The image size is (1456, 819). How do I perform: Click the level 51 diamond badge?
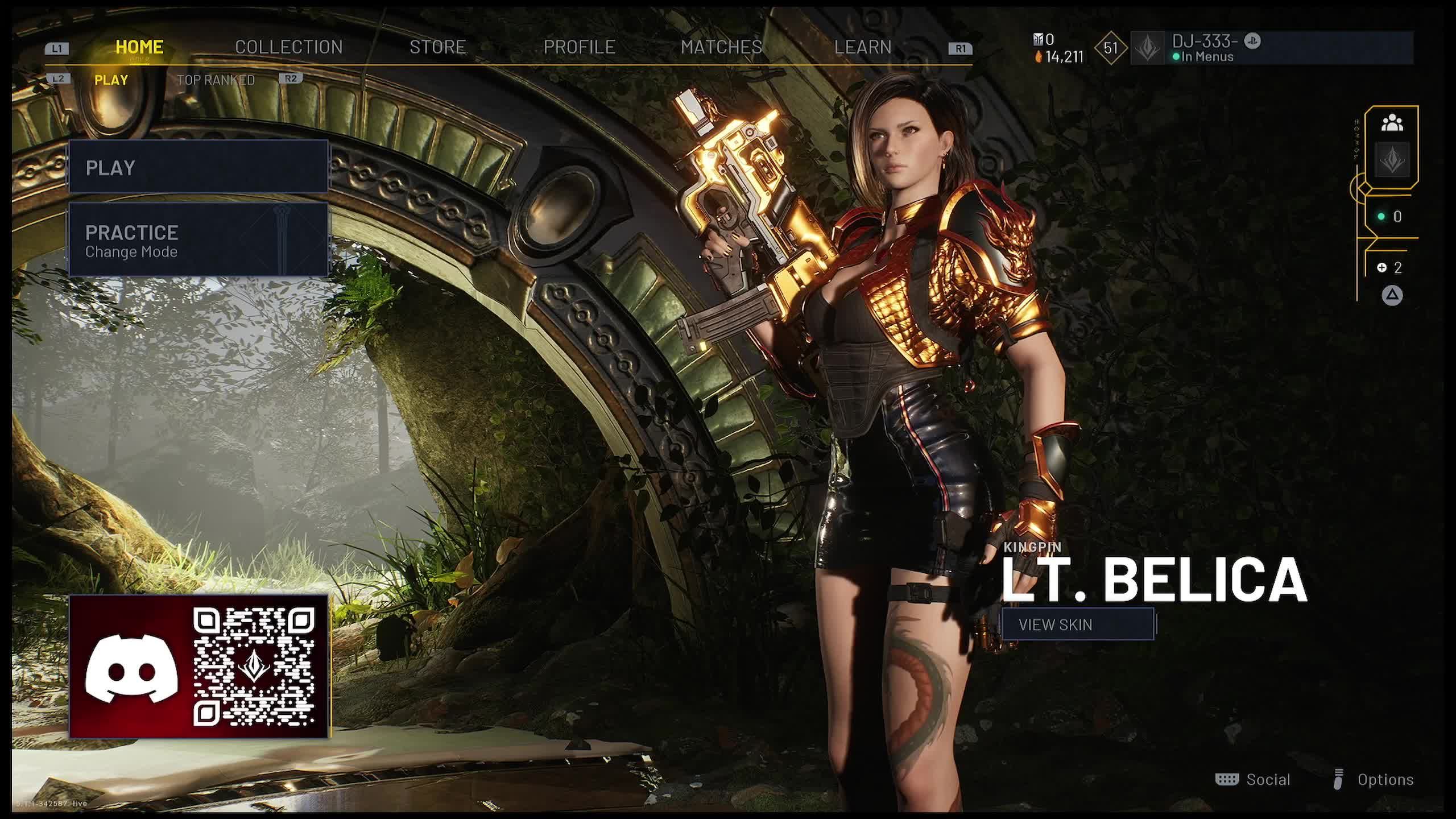pos(1110,48)
